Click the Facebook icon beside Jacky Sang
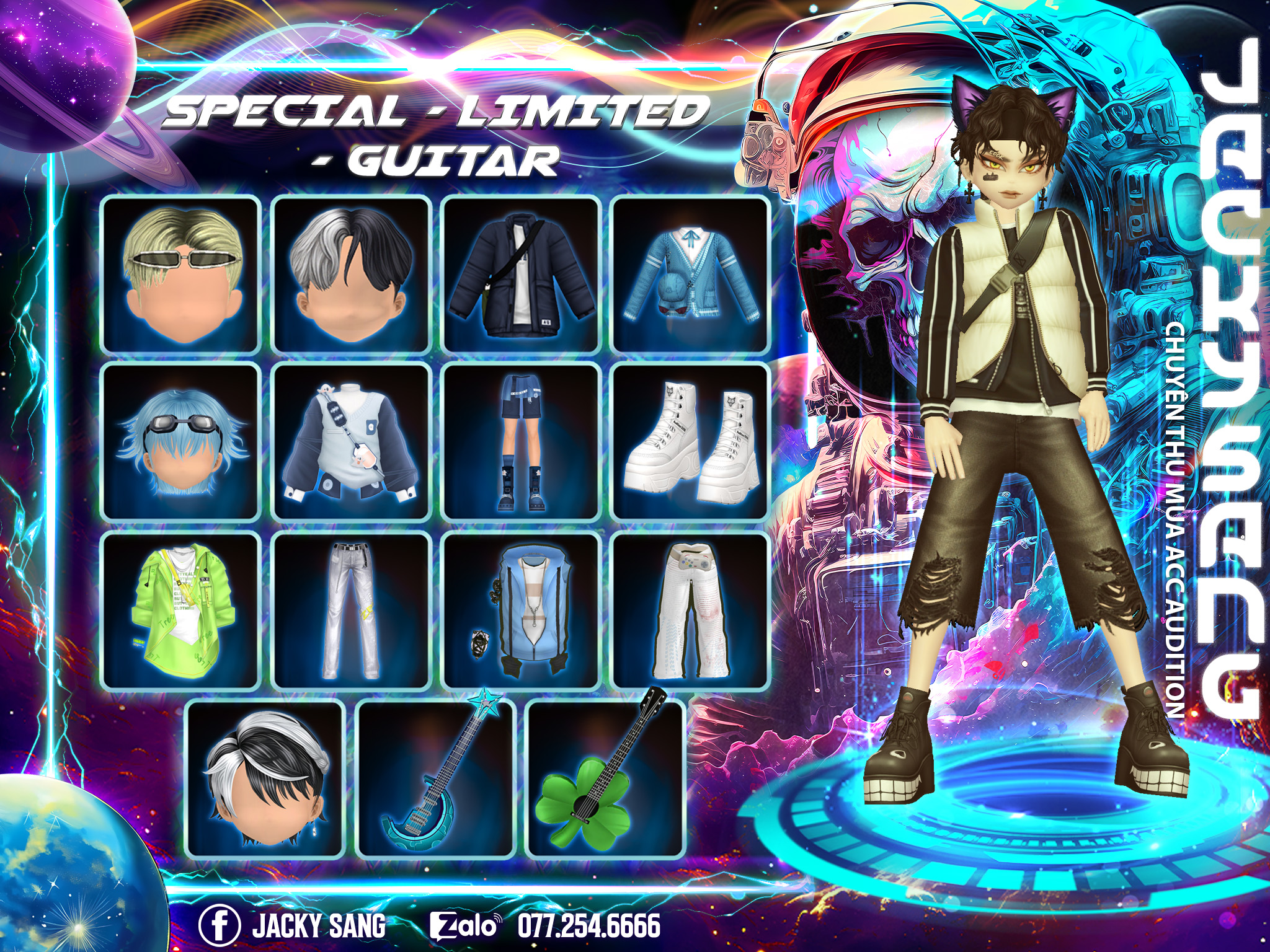Viewport: 1270px width, 952px height. click(x=220, y=925)
